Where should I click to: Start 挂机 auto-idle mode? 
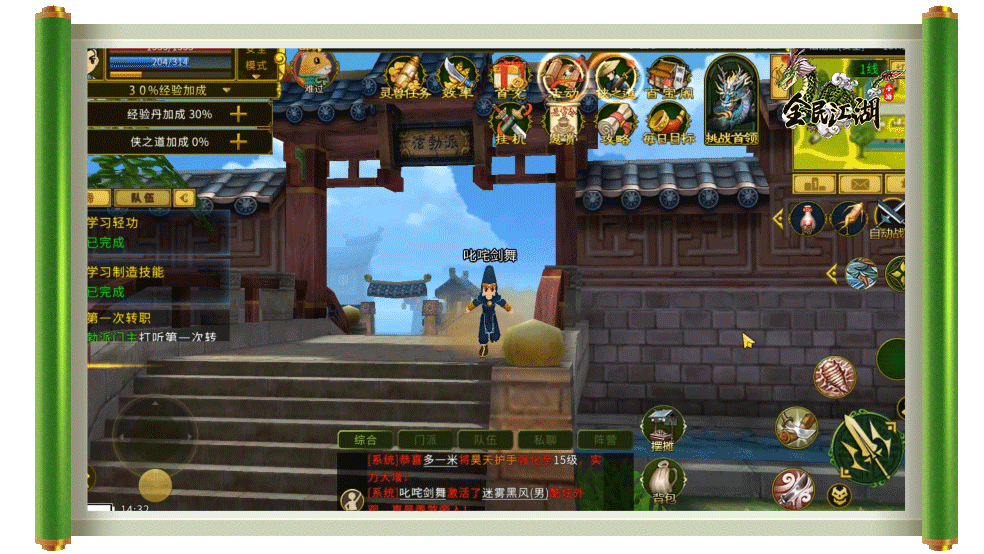[x=510, y=124]
